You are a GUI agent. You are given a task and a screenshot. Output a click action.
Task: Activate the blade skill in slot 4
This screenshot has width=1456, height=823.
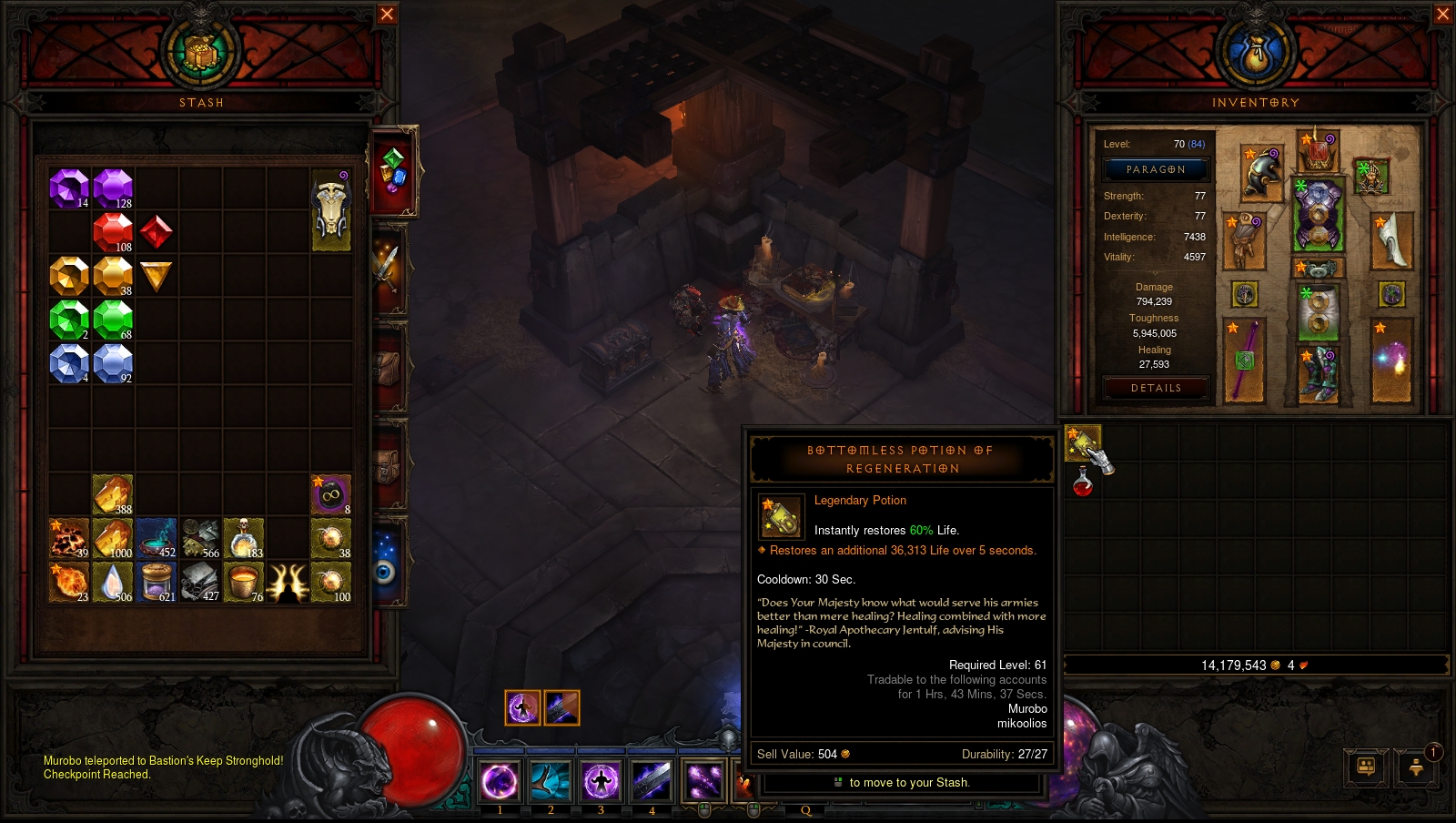(652, 780)
